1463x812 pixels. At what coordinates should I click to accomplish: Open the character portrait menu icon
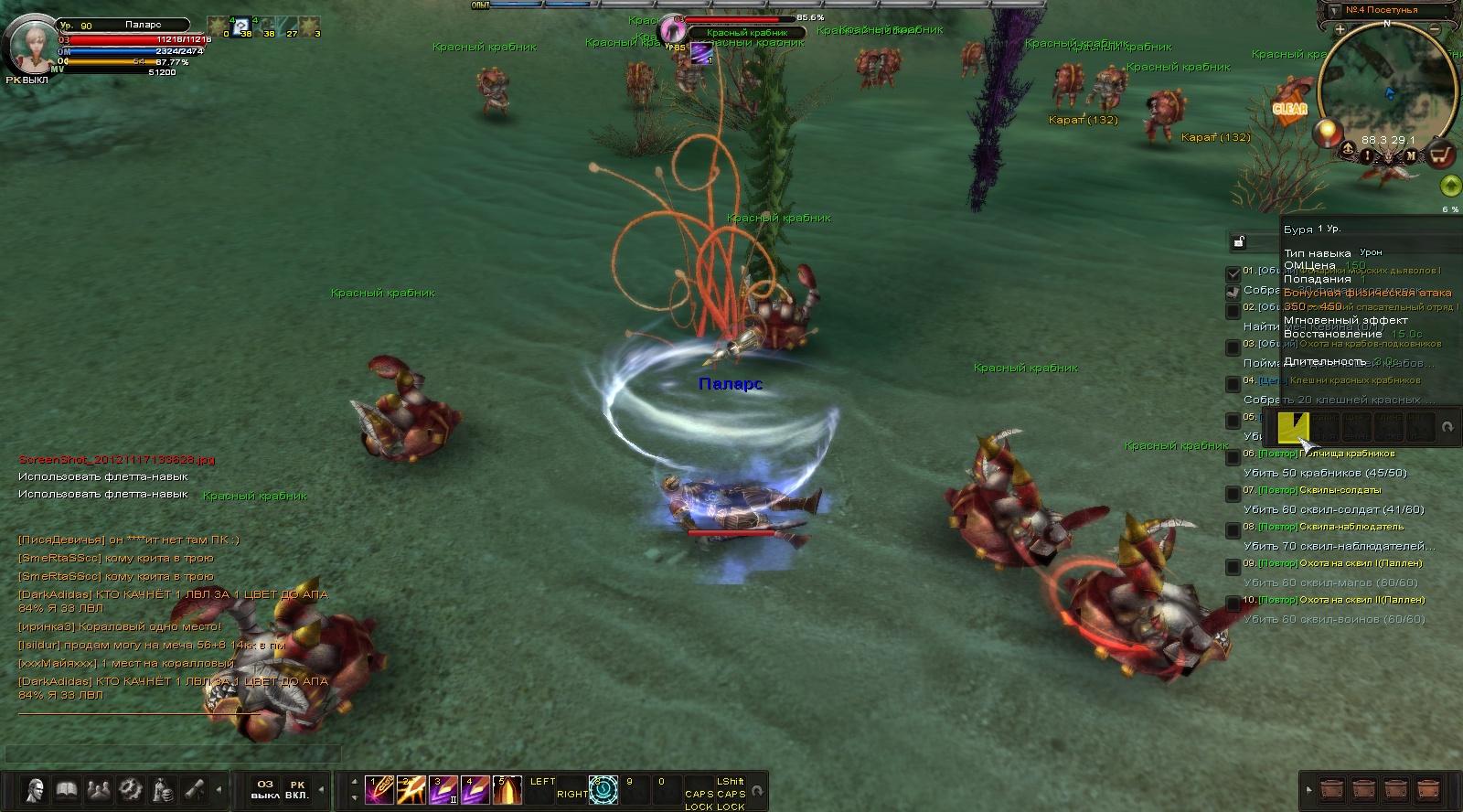(x=36, y=789)
